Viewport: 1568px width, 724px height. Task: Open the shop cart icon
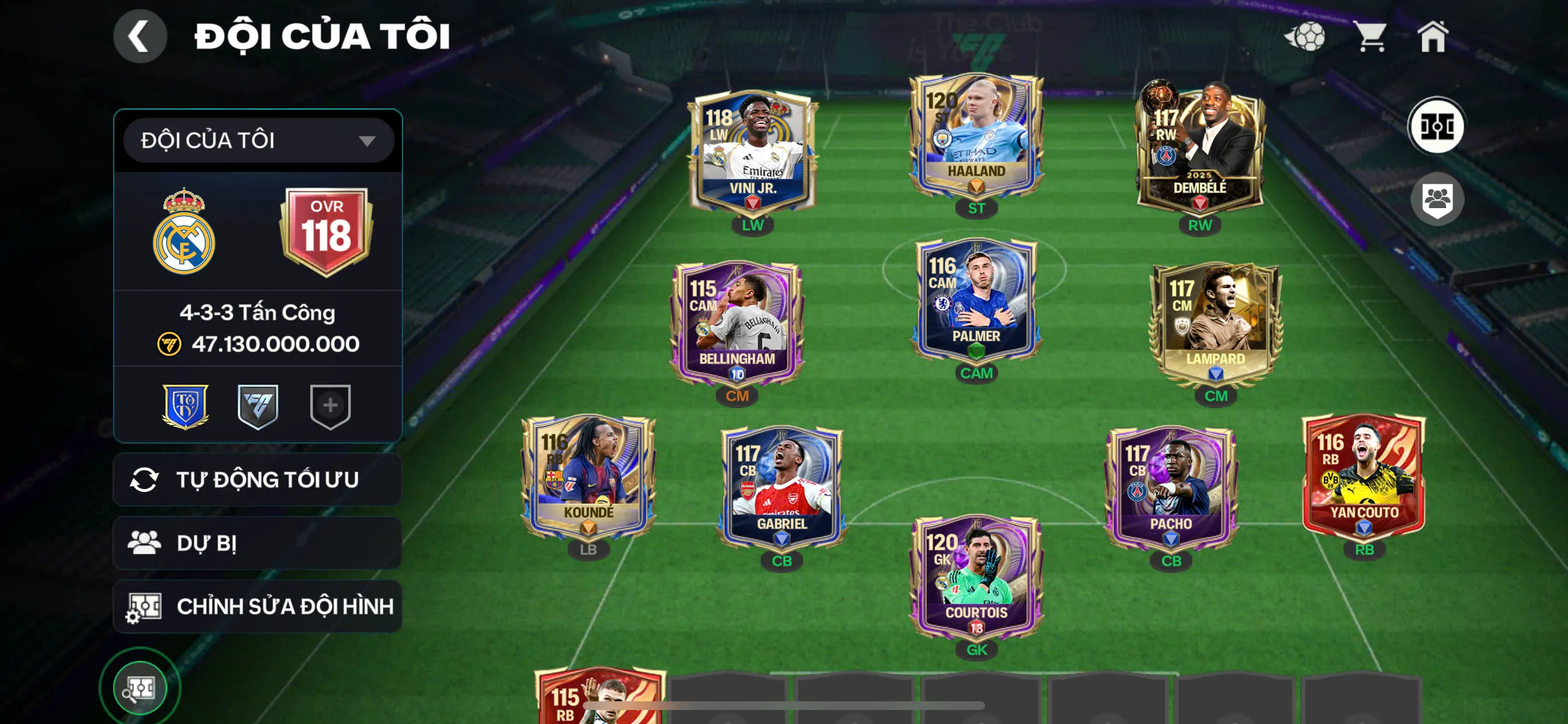click(1371, 37)
